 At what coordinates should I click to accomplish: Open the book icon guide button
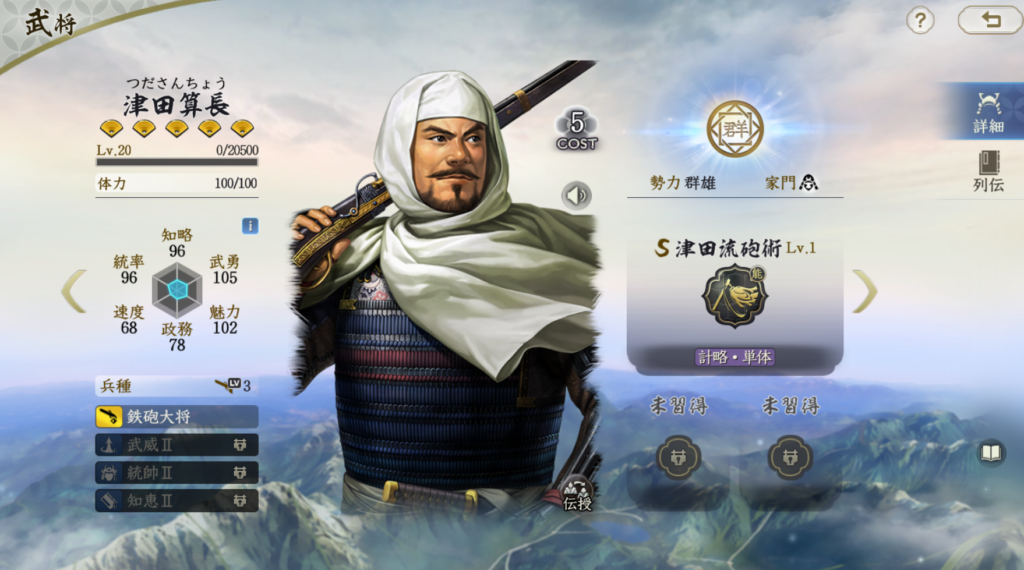click(x=990, y=453)
